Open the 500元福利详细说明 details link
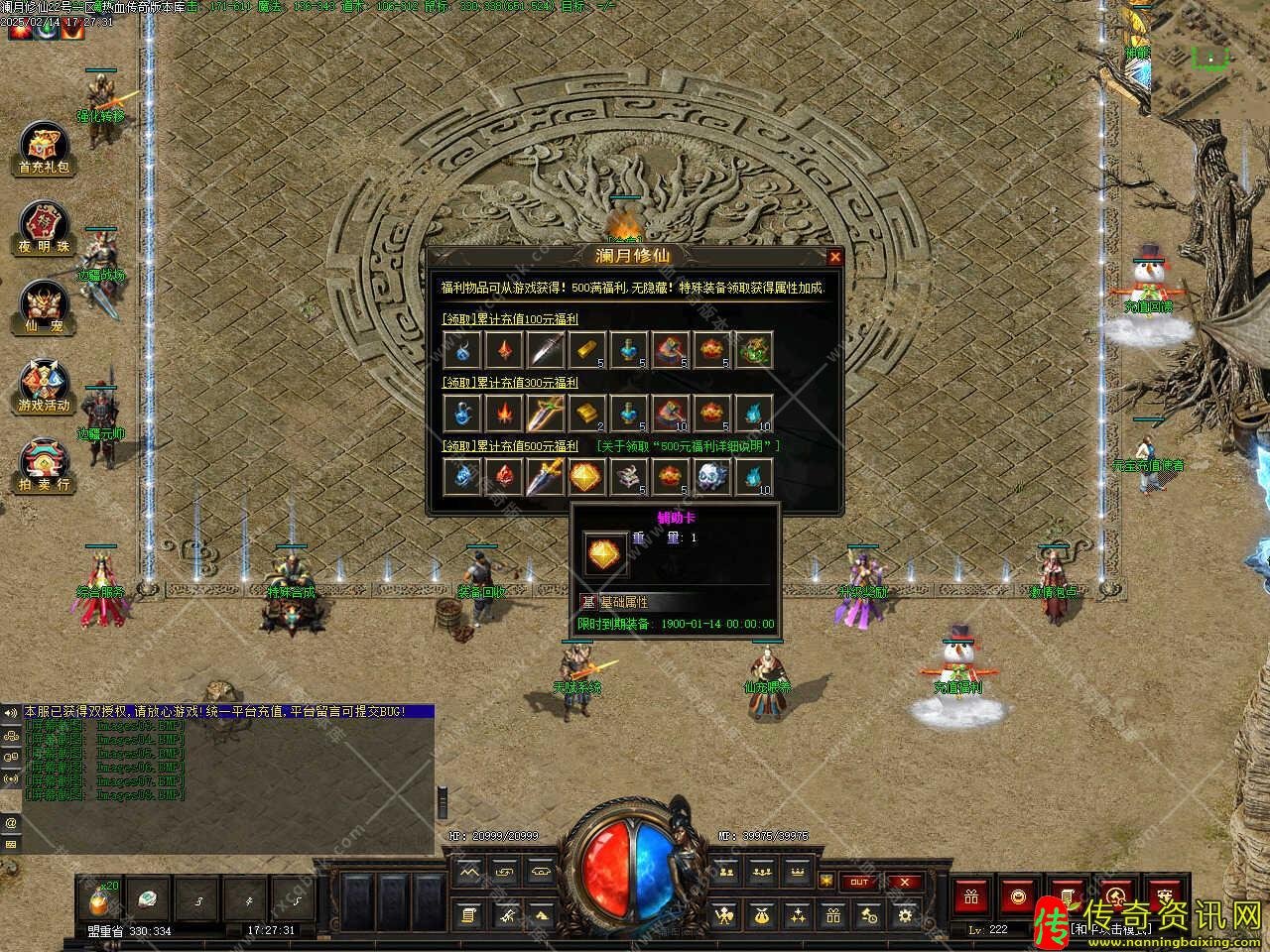The width and height of the screenshot is (1270, 952). 688,446
